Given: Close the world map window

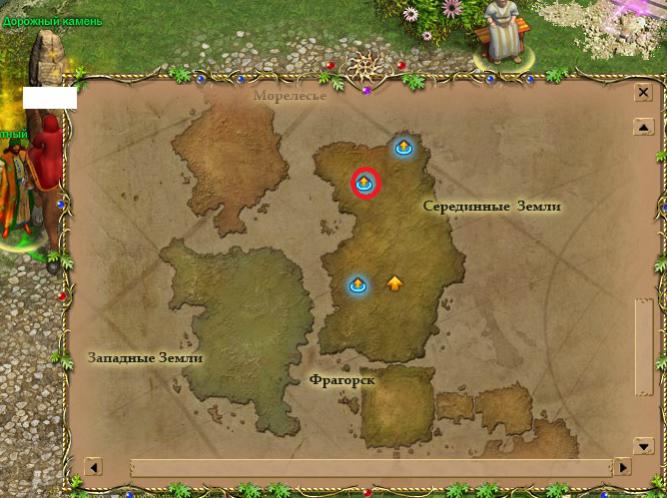Looking at the screenshot, I should (644, 92).
